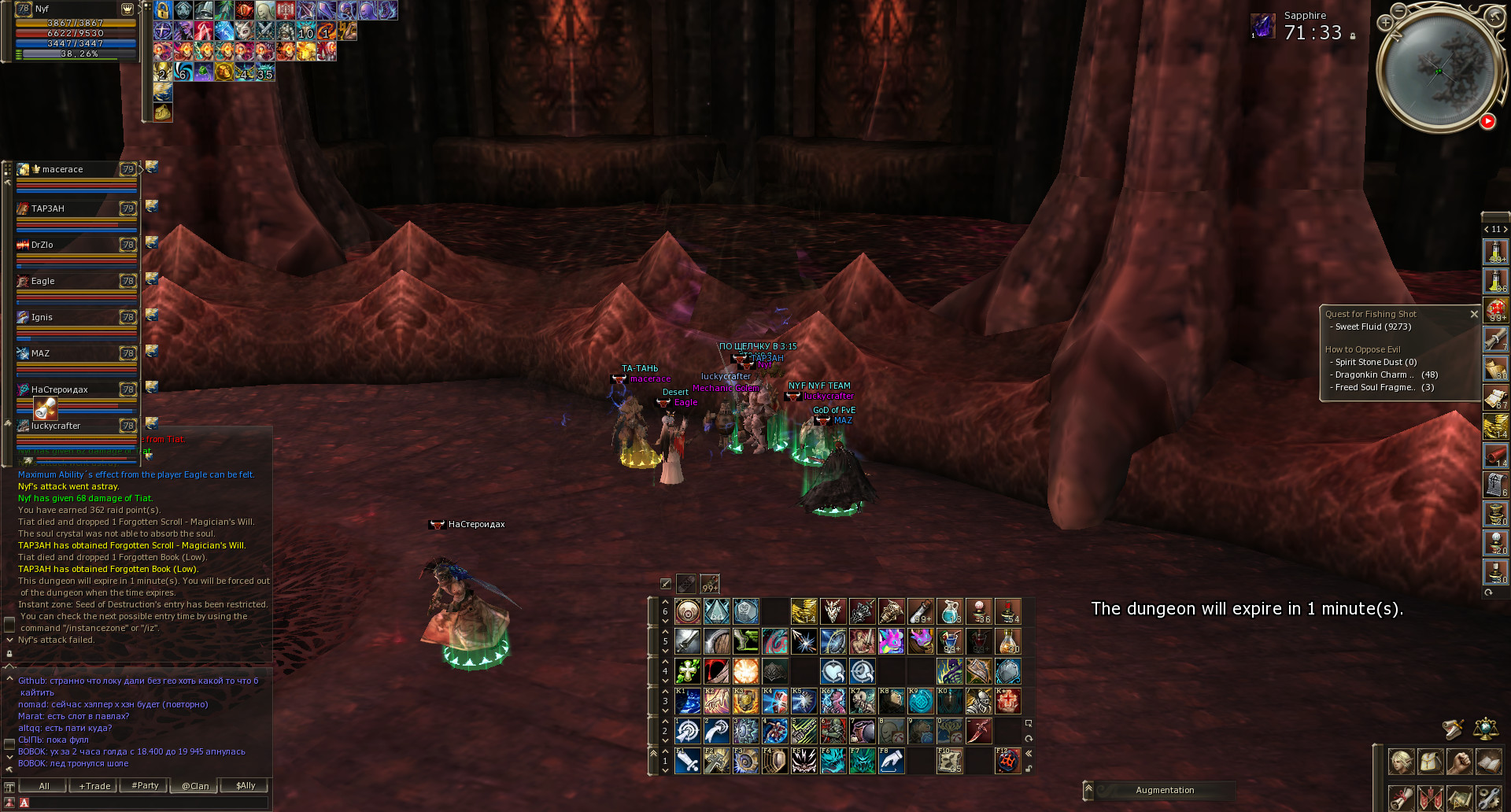
Task: Select the How to Oppose Evil quest
Action: tap(1362, 349)
